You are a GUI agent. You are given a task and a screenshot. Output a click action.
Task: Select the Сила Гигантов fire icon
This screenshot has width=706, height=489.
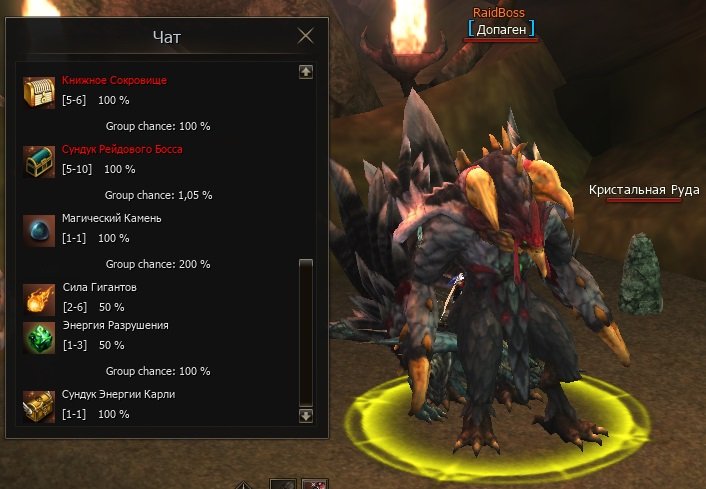click(39, 298)
